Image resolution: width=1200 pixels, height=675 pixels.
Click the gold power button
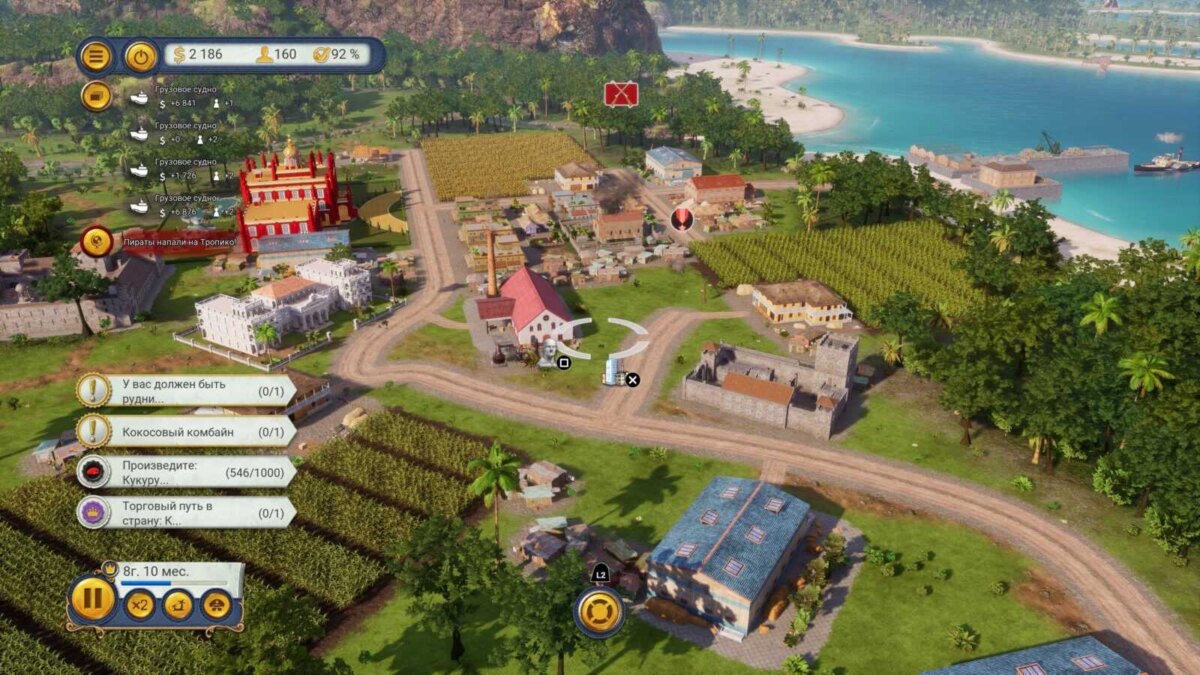click(x=141, y=56)
